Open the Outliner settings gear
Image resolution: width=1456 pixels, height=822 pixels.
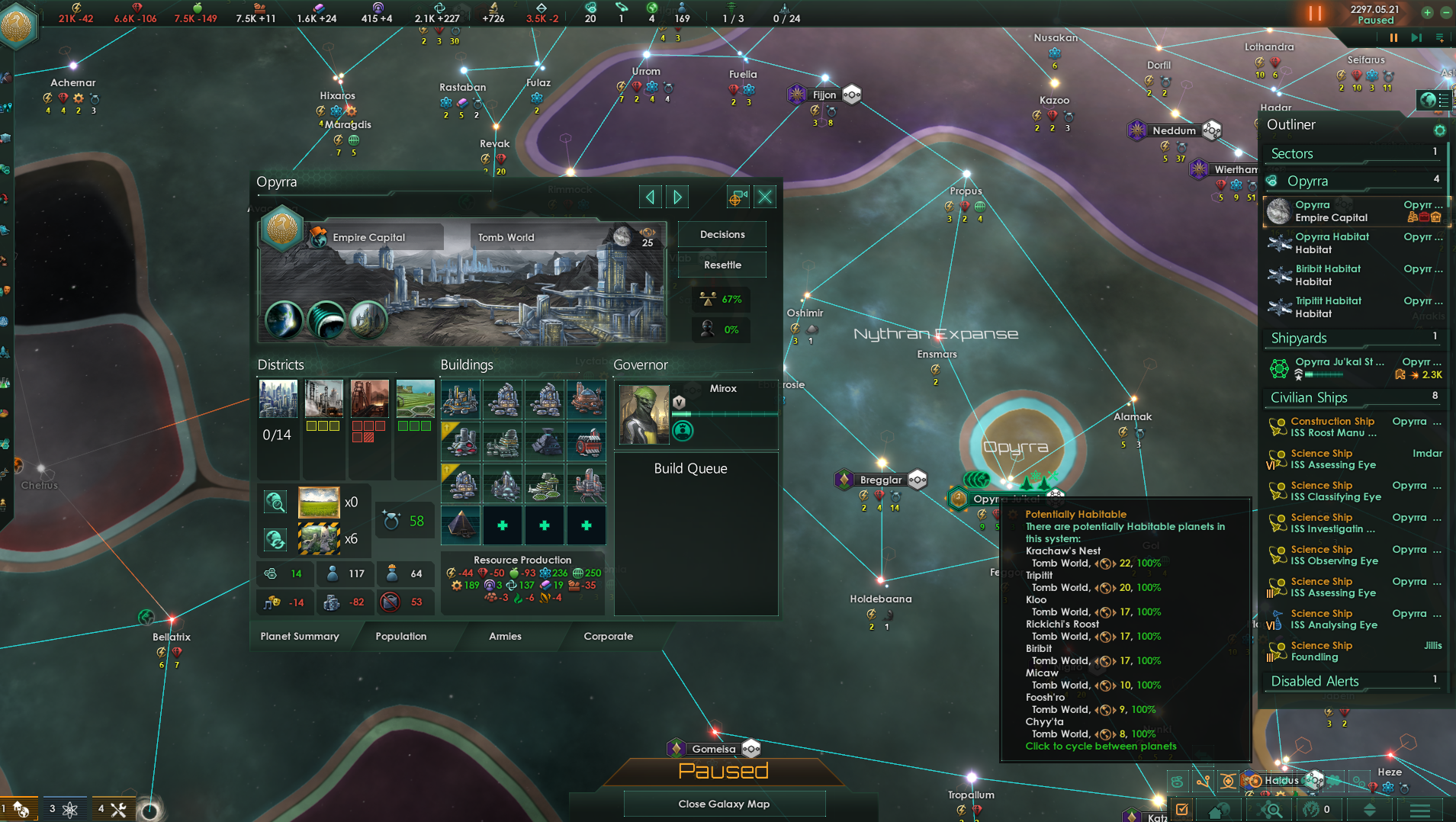(1441, 130)
